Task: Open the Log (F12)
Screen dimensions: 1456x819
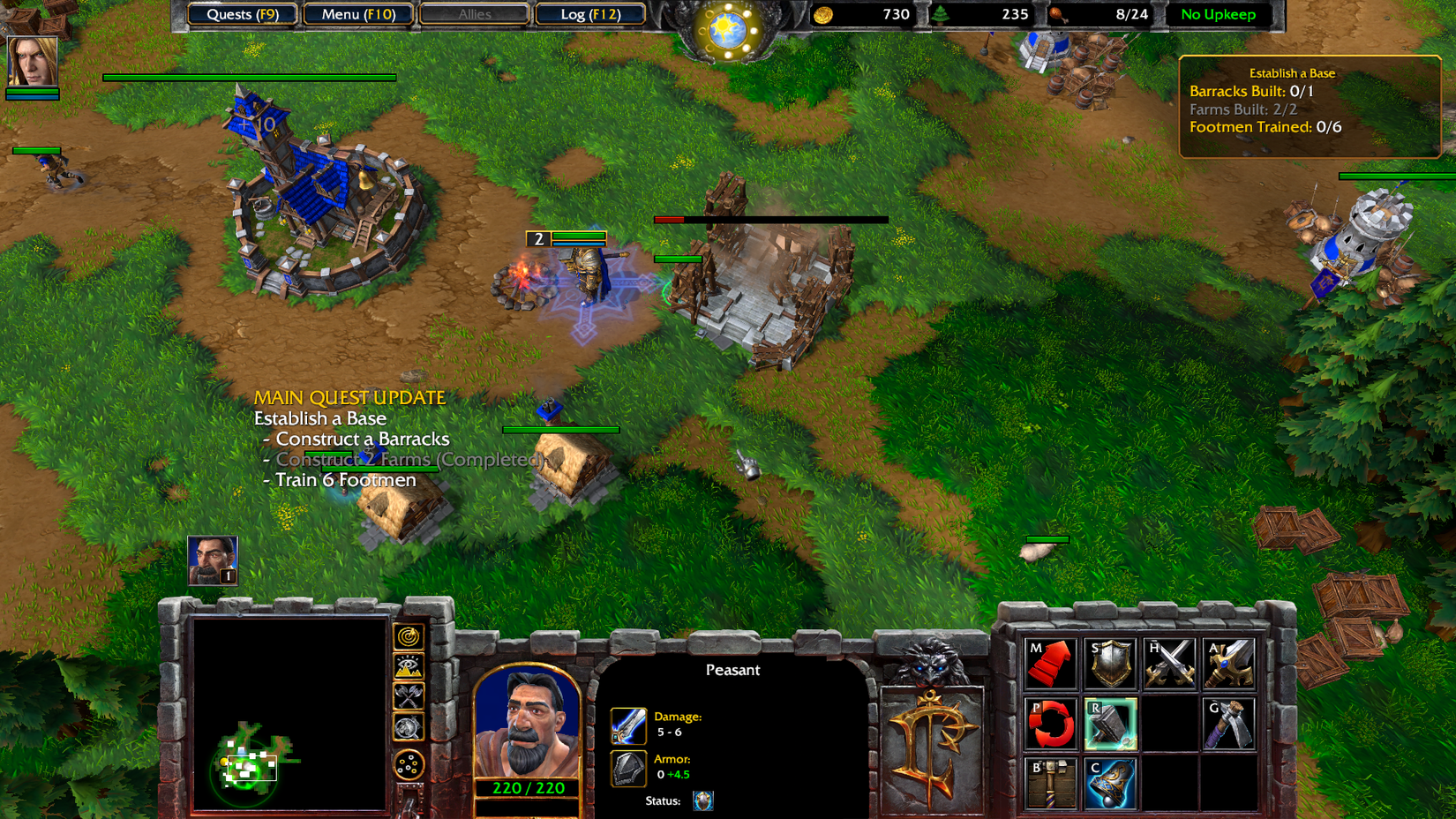Action: click(x=589, y=14)
